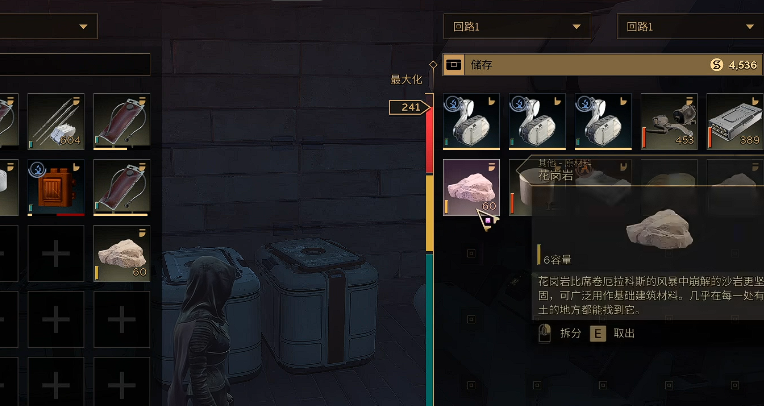Image resolution: width=764 pixels, height=406 pixels.
Task: Pick the silver plate stack showing 889
Action: [735, 121]
